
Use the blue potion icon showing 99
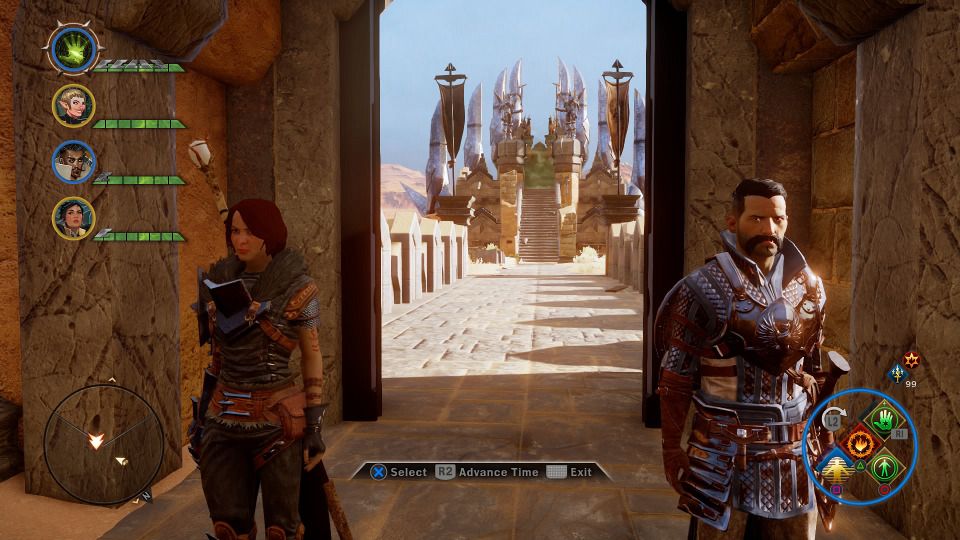pyautogui.click(x=896, y=373)
